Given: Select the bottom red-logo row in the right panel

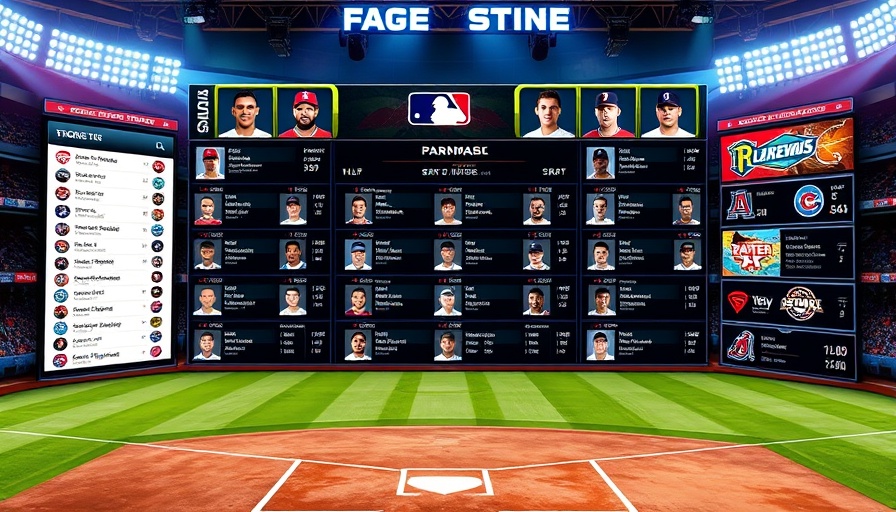Looking at the screenshot, I should (787, 349).
